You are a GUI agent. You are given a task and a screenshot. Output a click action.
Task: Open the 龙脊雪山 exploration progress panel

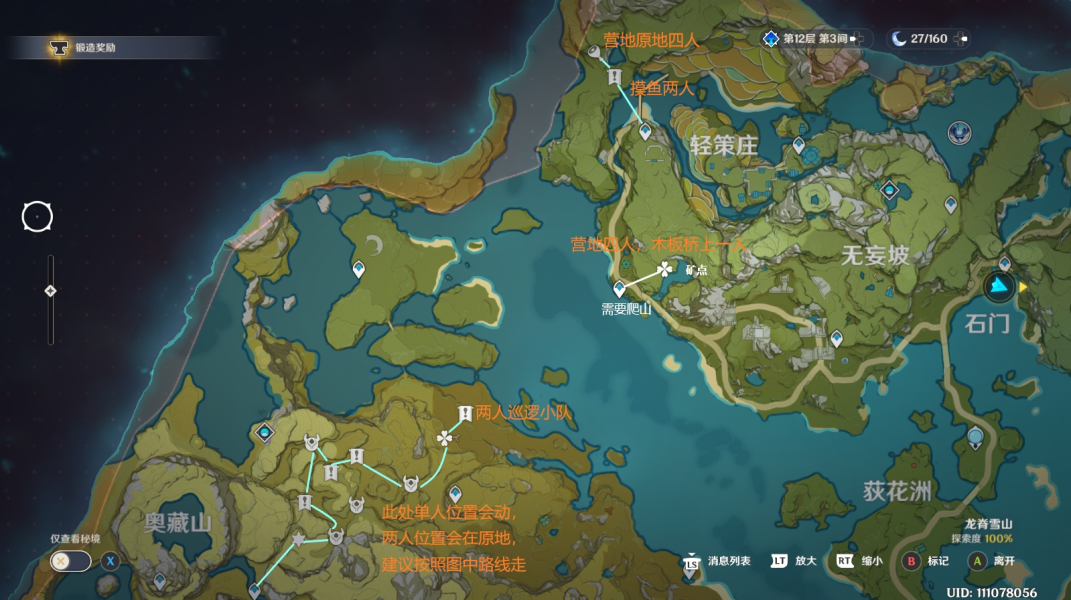(989, 531)
